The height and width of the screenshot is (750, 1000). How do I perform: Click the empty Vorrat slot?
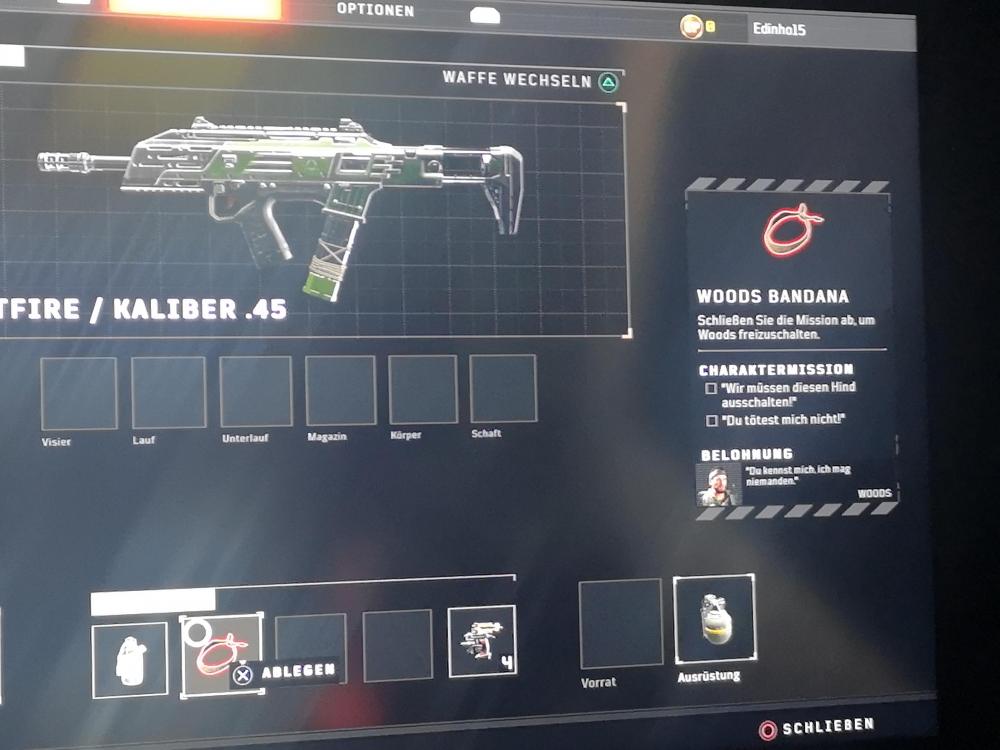click(620, 623)
